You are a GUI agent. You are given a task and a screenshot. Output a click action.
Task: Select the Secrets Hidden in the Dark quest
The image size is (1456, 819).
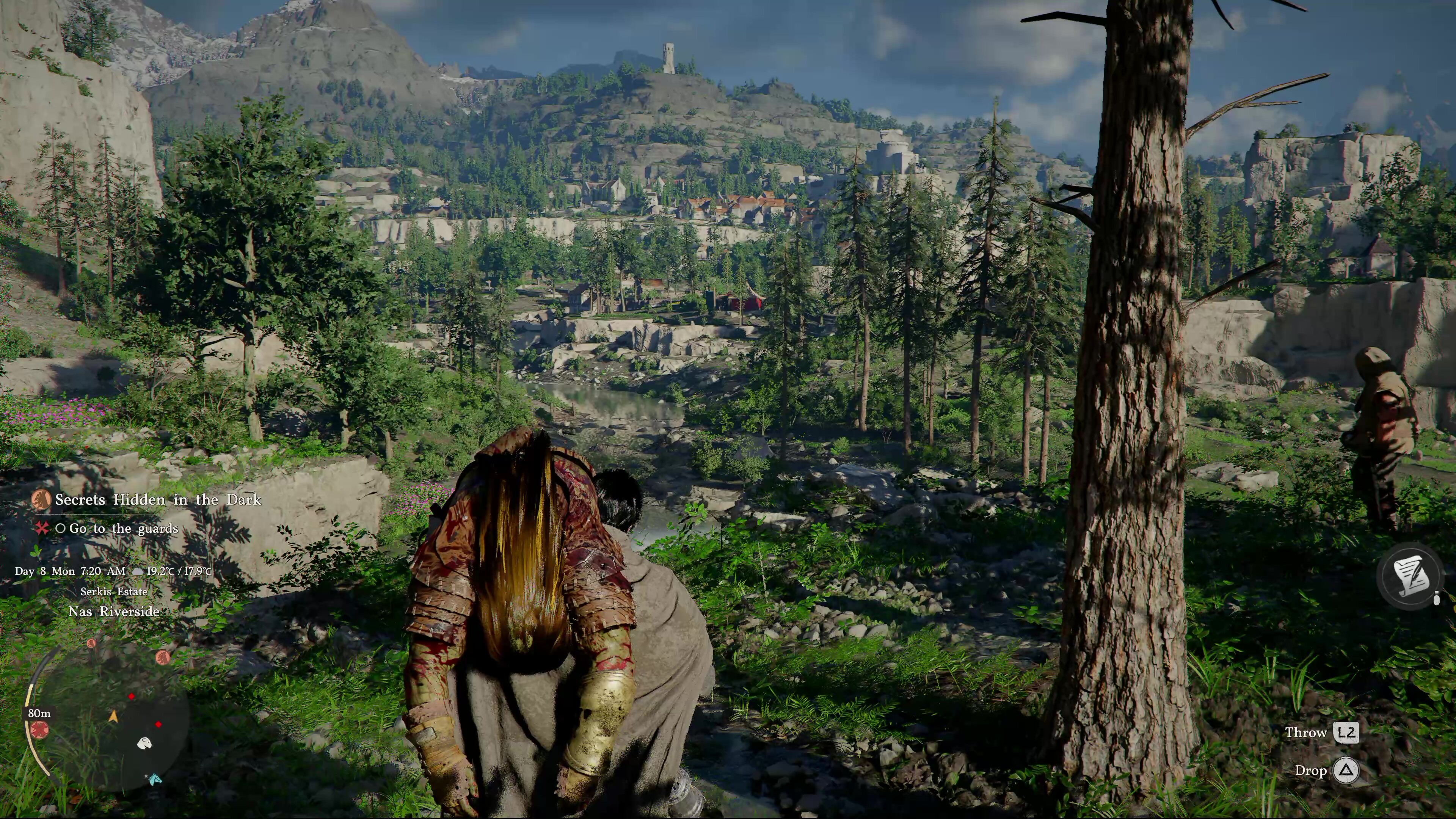(x=158, y=500)
